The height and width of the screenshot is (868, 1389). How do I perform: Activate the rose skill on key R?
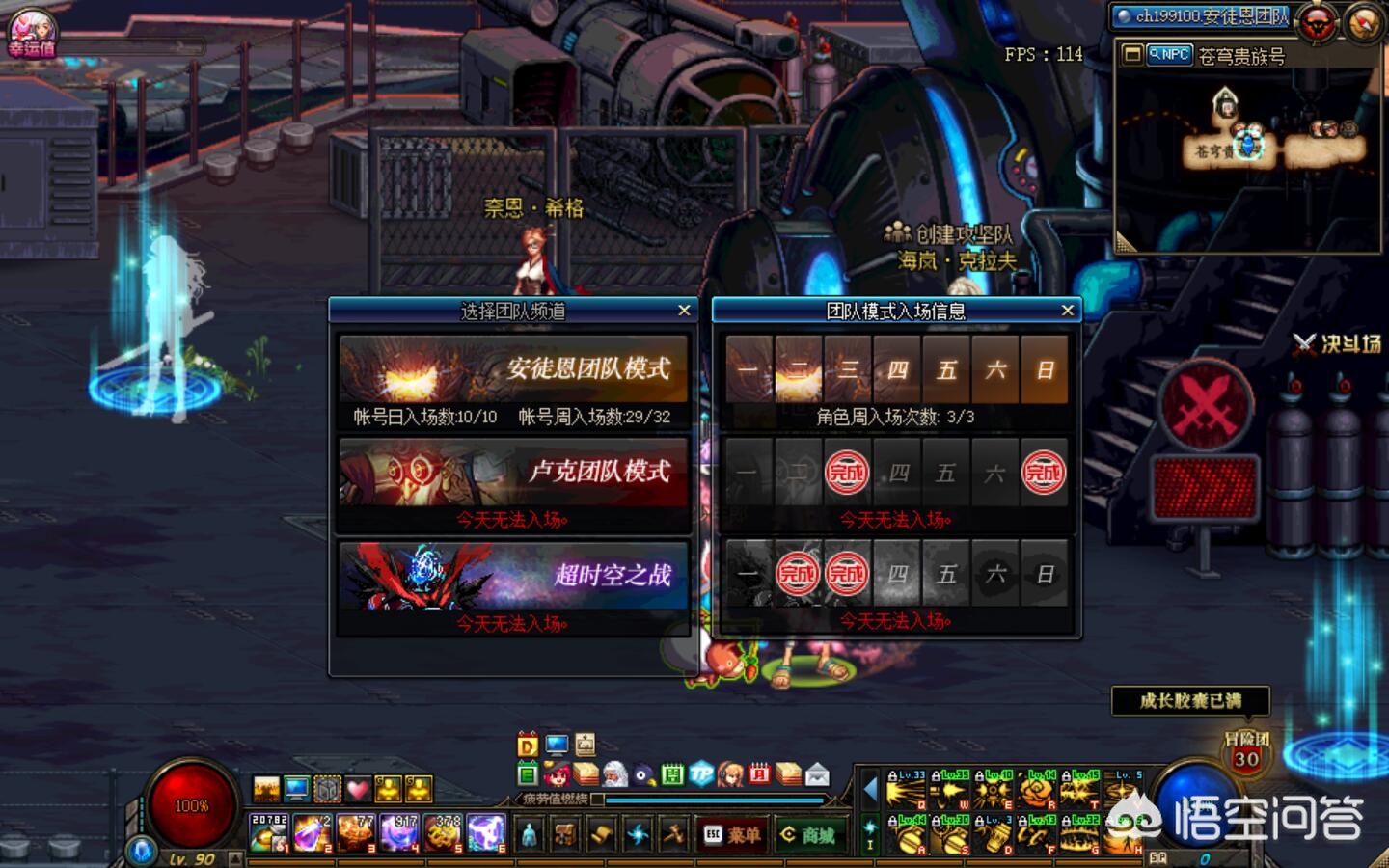[1036, 791]
